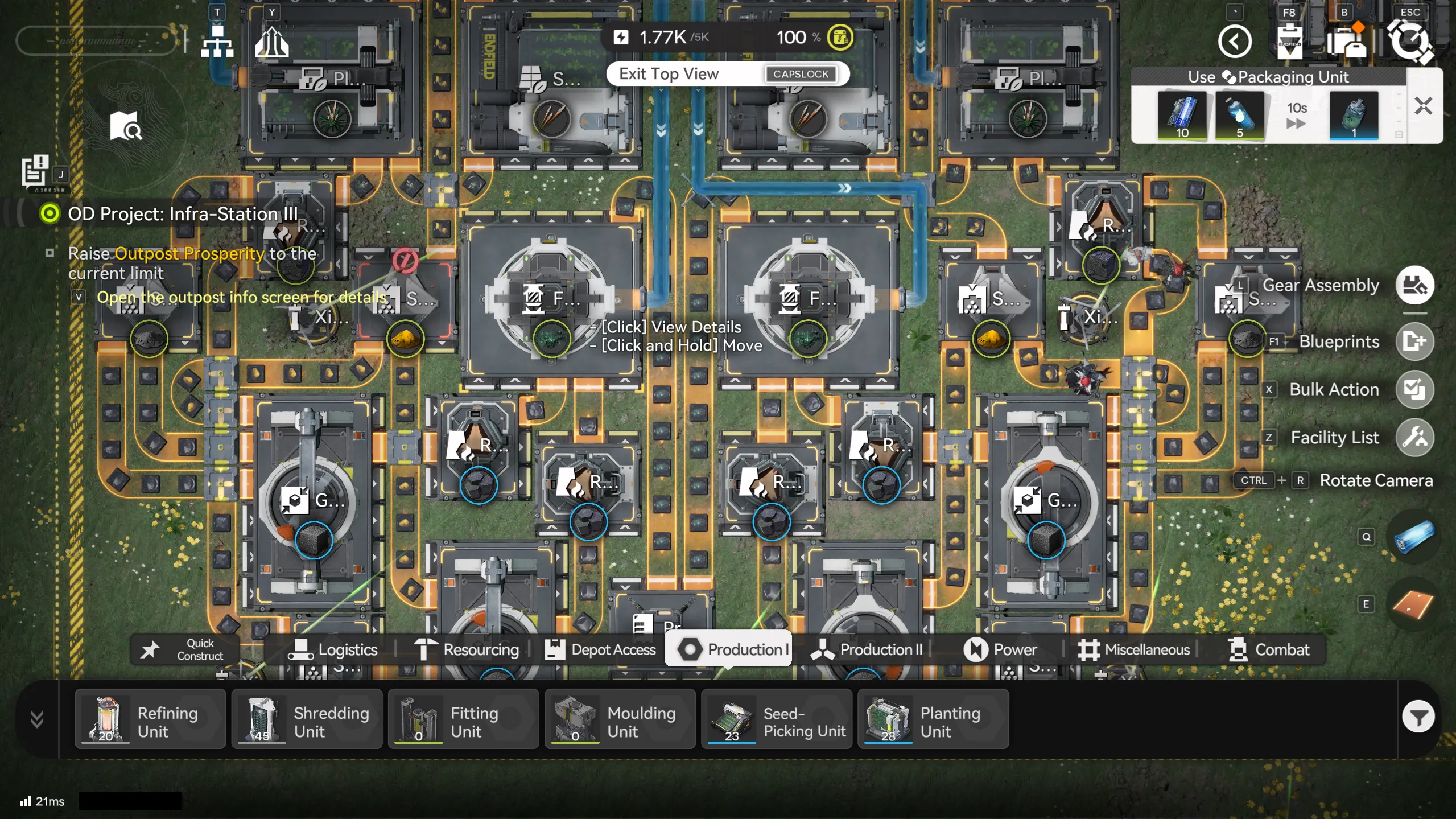The width and height of the screenshot is (1456, 819).
Task: Close the Packaging Unit recipe panel
Action: coord(1423,106)
